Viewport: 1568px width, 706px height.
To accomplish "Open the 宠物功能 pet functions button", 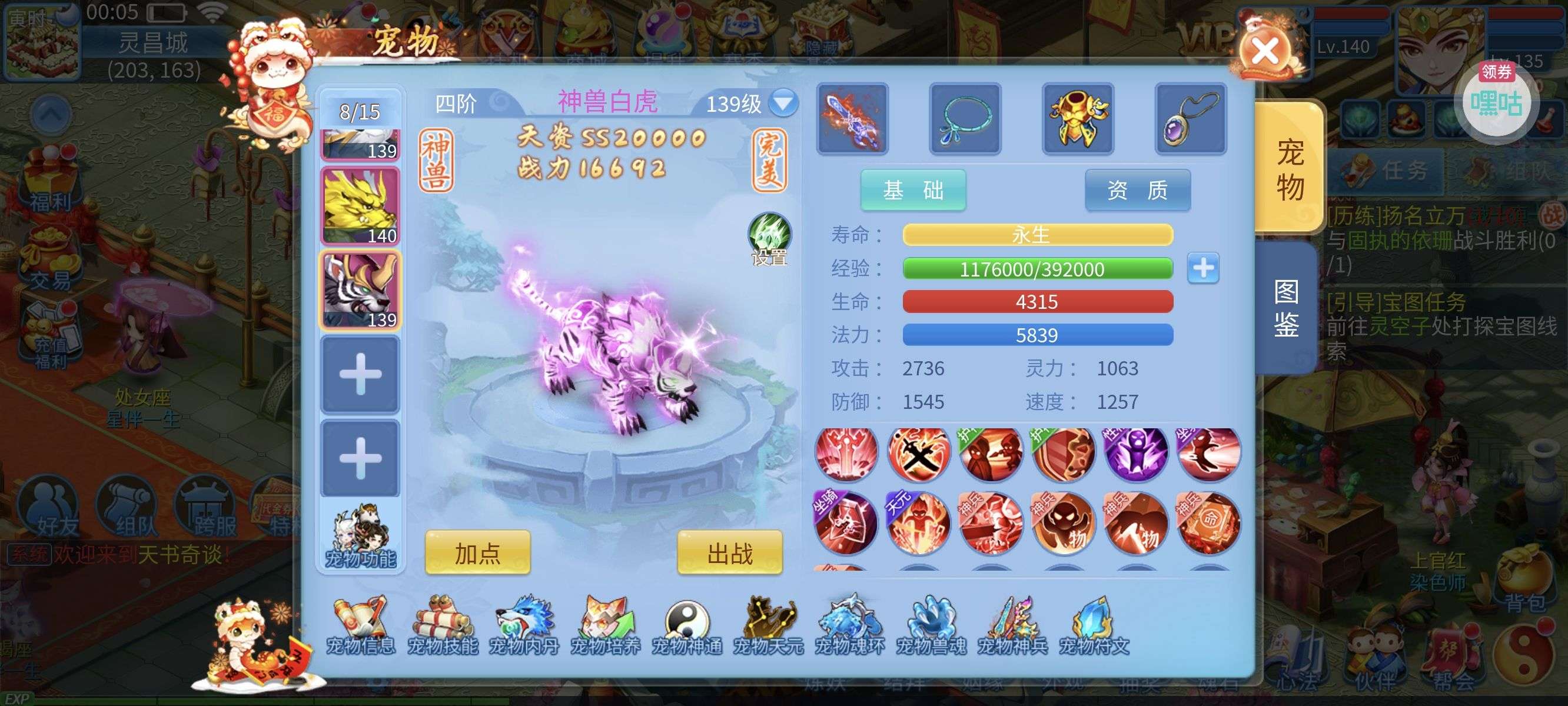I will (x=360, y=537).
